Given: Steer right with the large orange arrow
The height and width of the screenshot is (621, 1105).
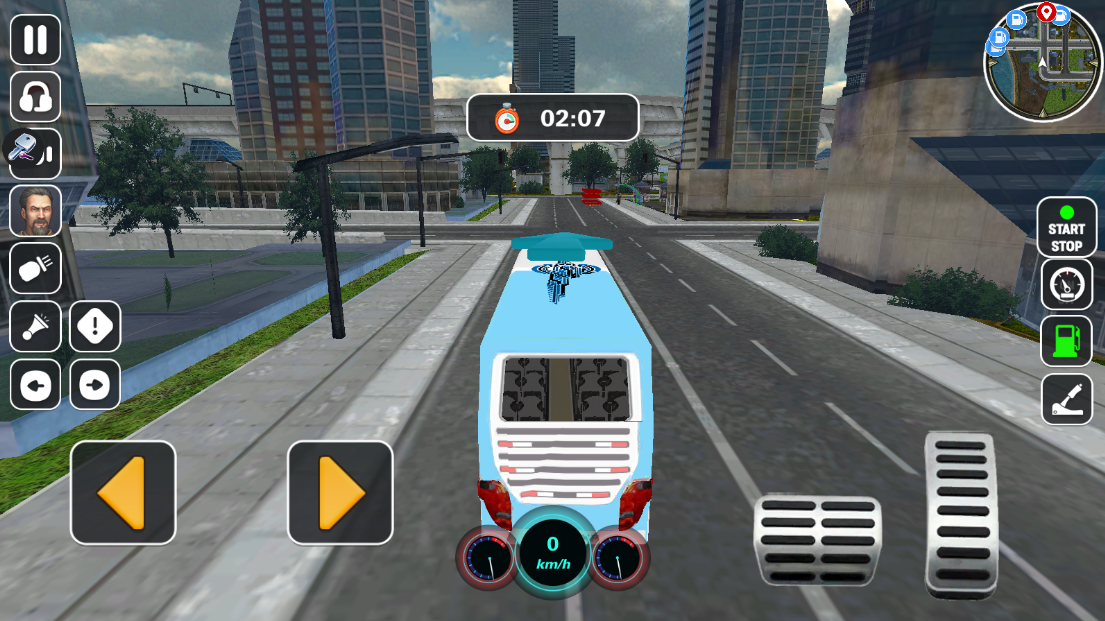Looking at the screenshot, I should [340, 493].
